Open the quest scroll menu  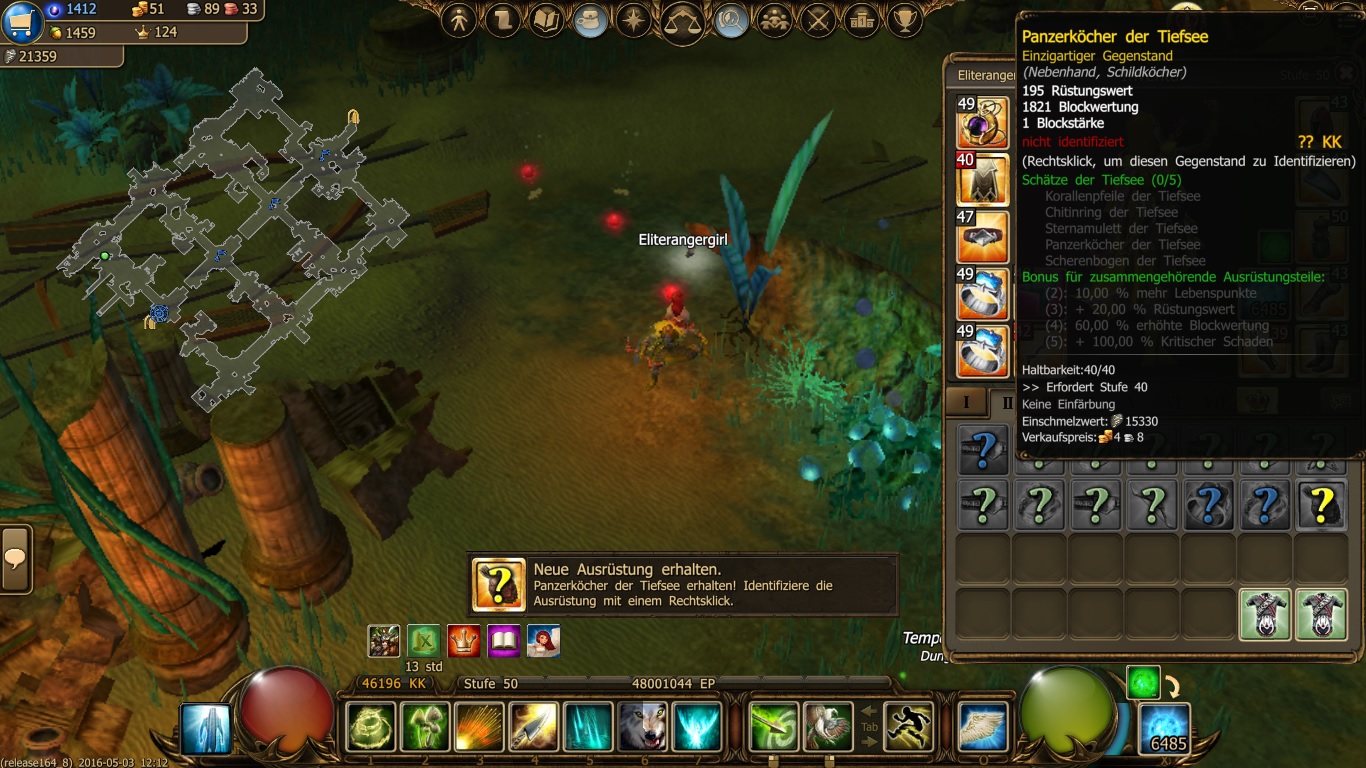click(502, 19)
